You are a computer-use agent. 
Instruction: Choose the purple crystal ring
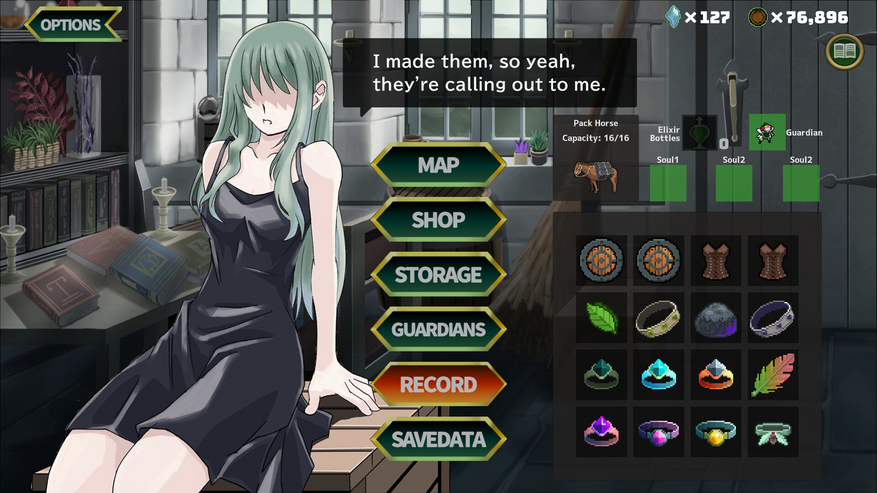click(x=602, y=431)
